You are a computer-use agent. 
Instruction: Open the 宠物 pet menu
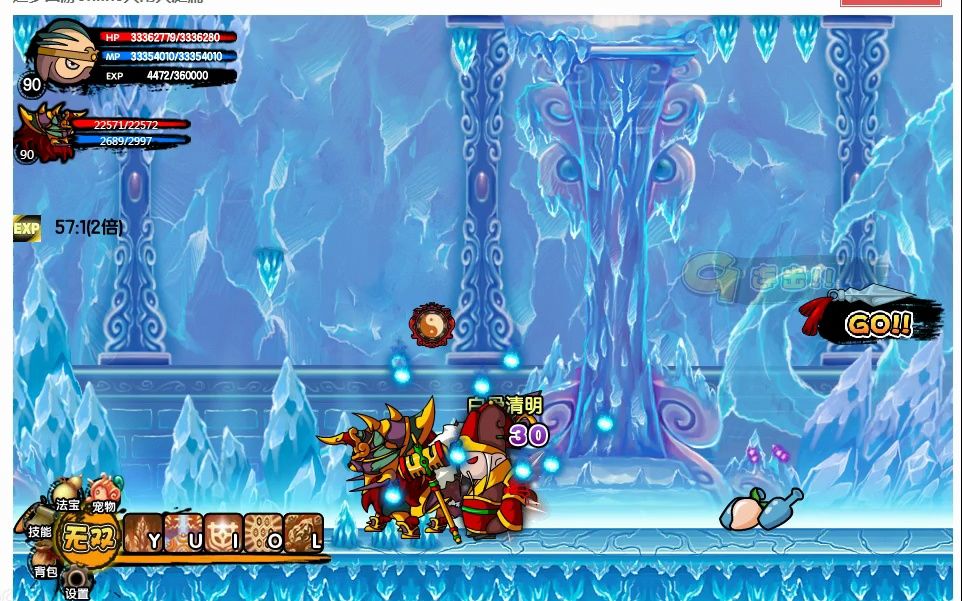[x=103, y=495]
